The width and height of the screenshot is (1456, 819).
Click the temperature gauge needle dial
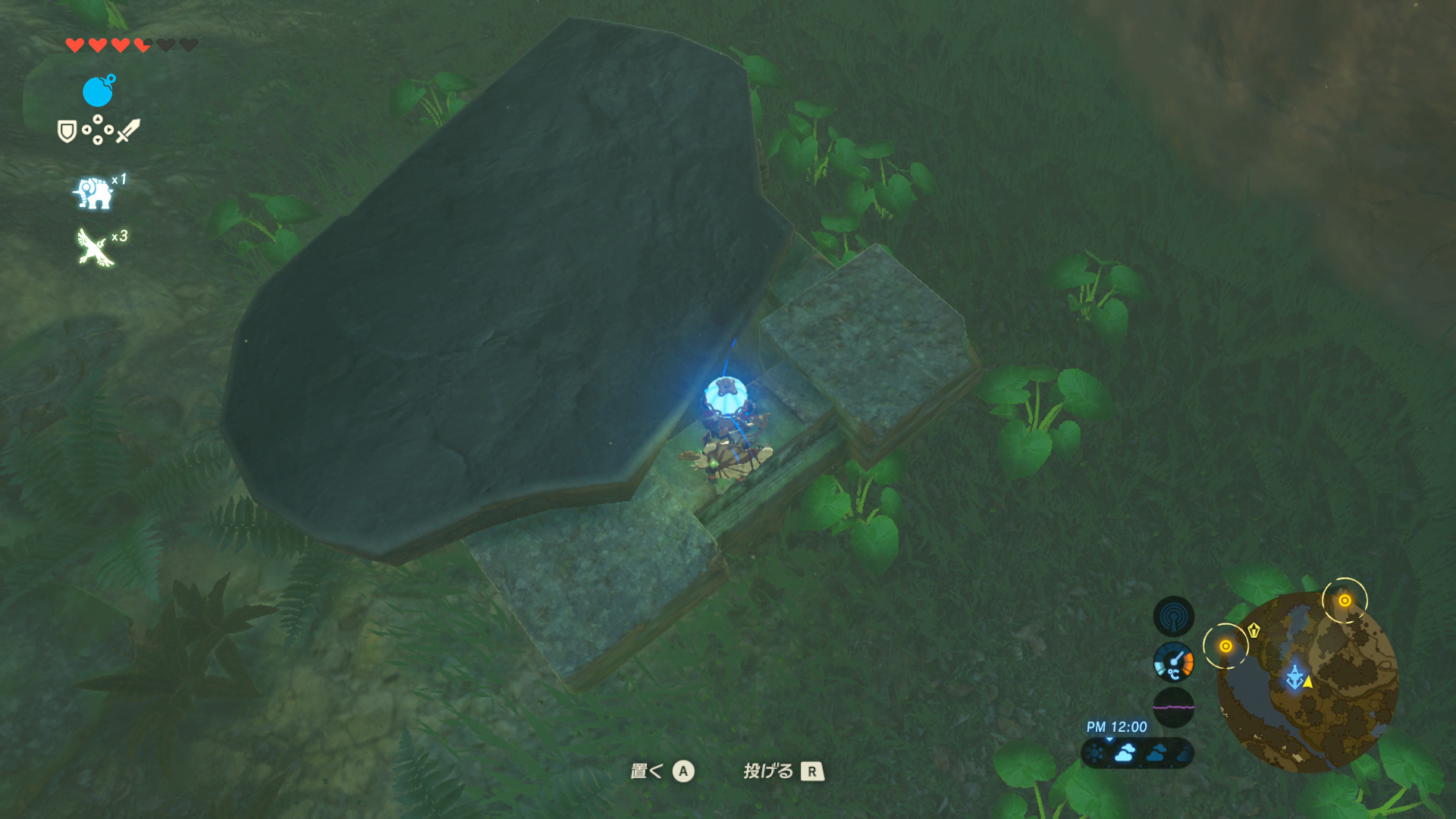click(x=1173, y=661)
